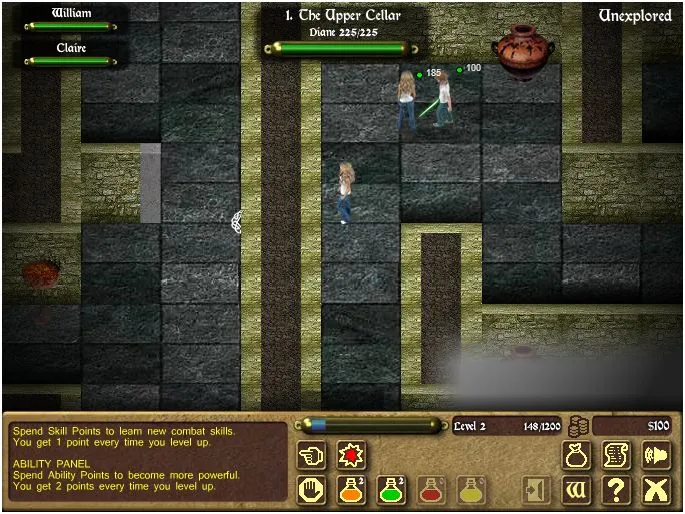The height and width of the screenshot is (514, 685).
Task: Open the question mark help
Action: [616, 490]
